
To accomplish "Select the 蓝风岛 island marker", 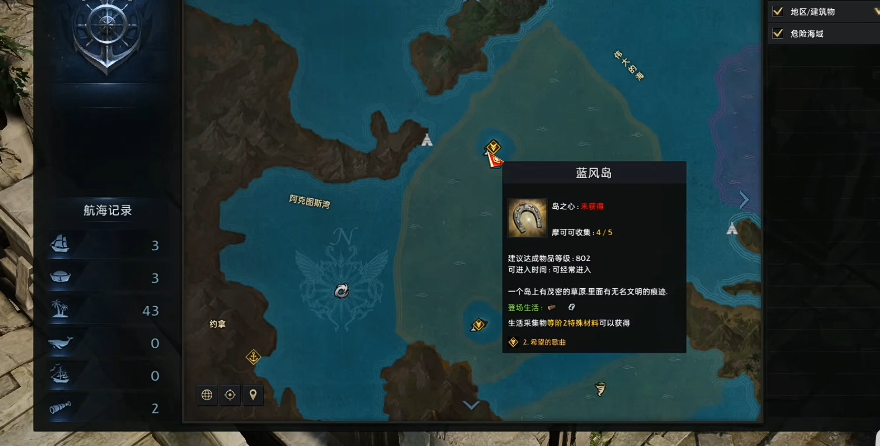I will (x=493, y=151).
